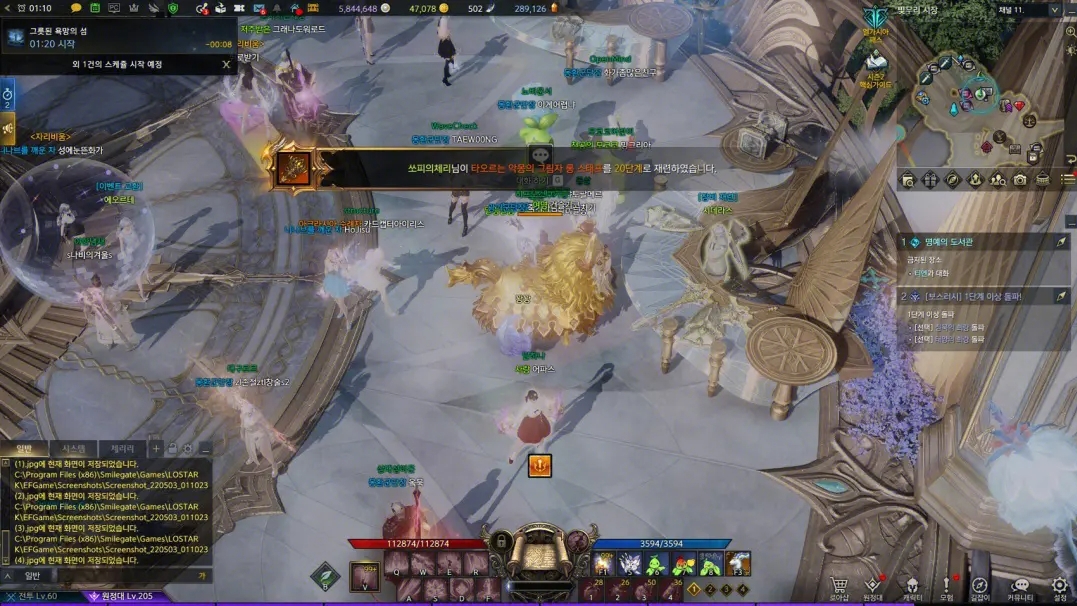This screenshot has width=1077, height=606.
Task: Add a new chat tab with plus button
Action: click(x=156, y=449)
